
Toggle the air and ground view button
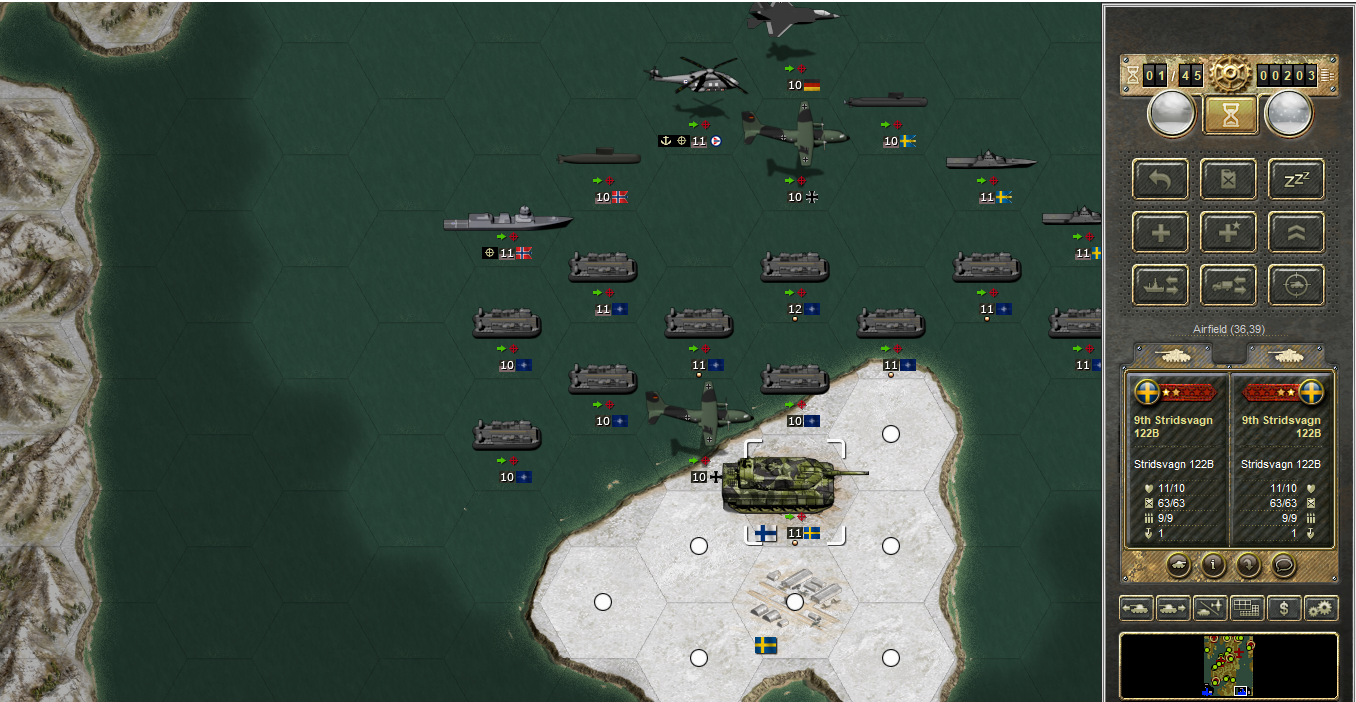[1209, 608]
